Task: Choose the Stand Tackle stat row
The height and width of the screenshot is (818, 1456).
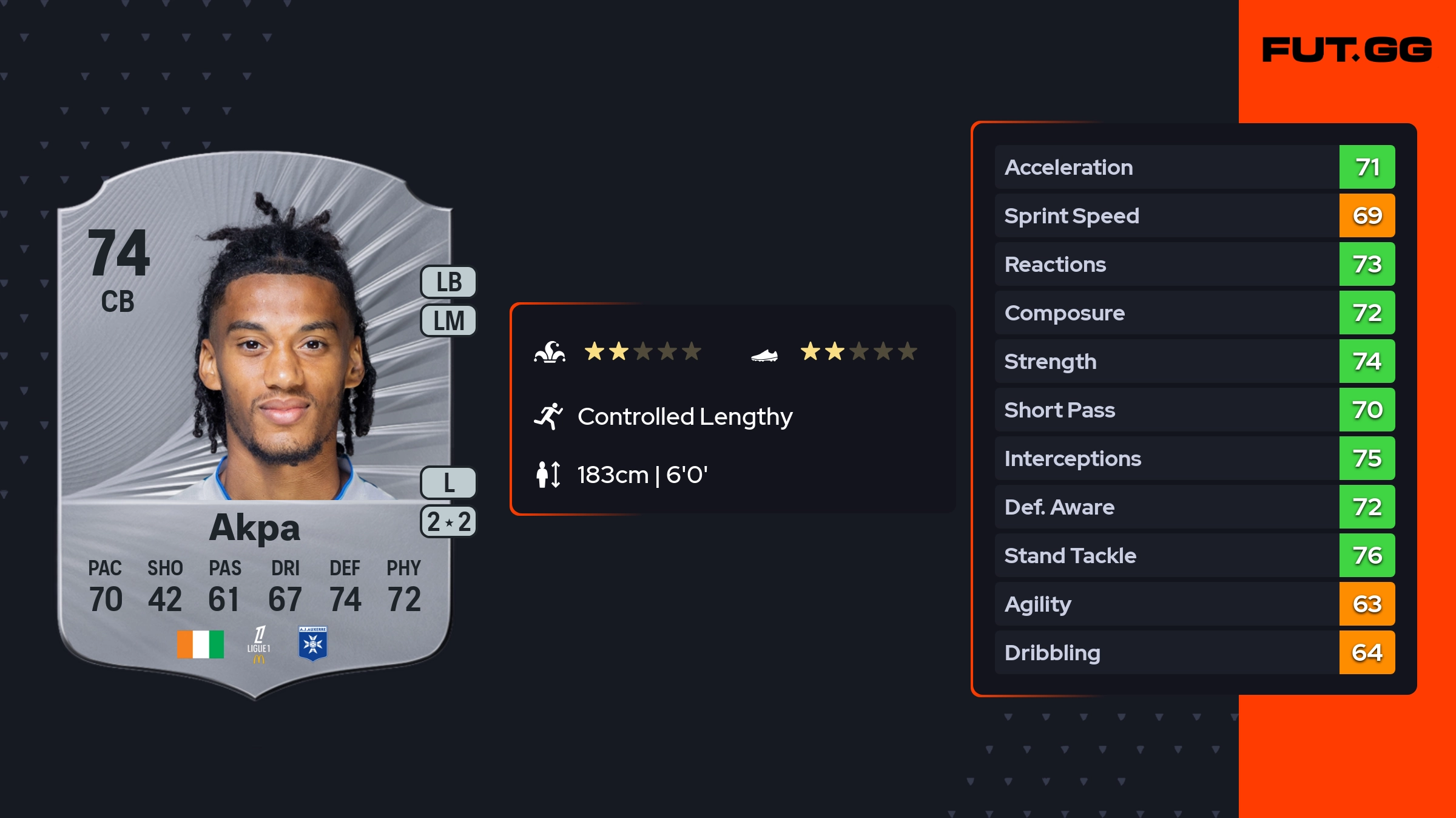Action: (x=1194, y=555)
